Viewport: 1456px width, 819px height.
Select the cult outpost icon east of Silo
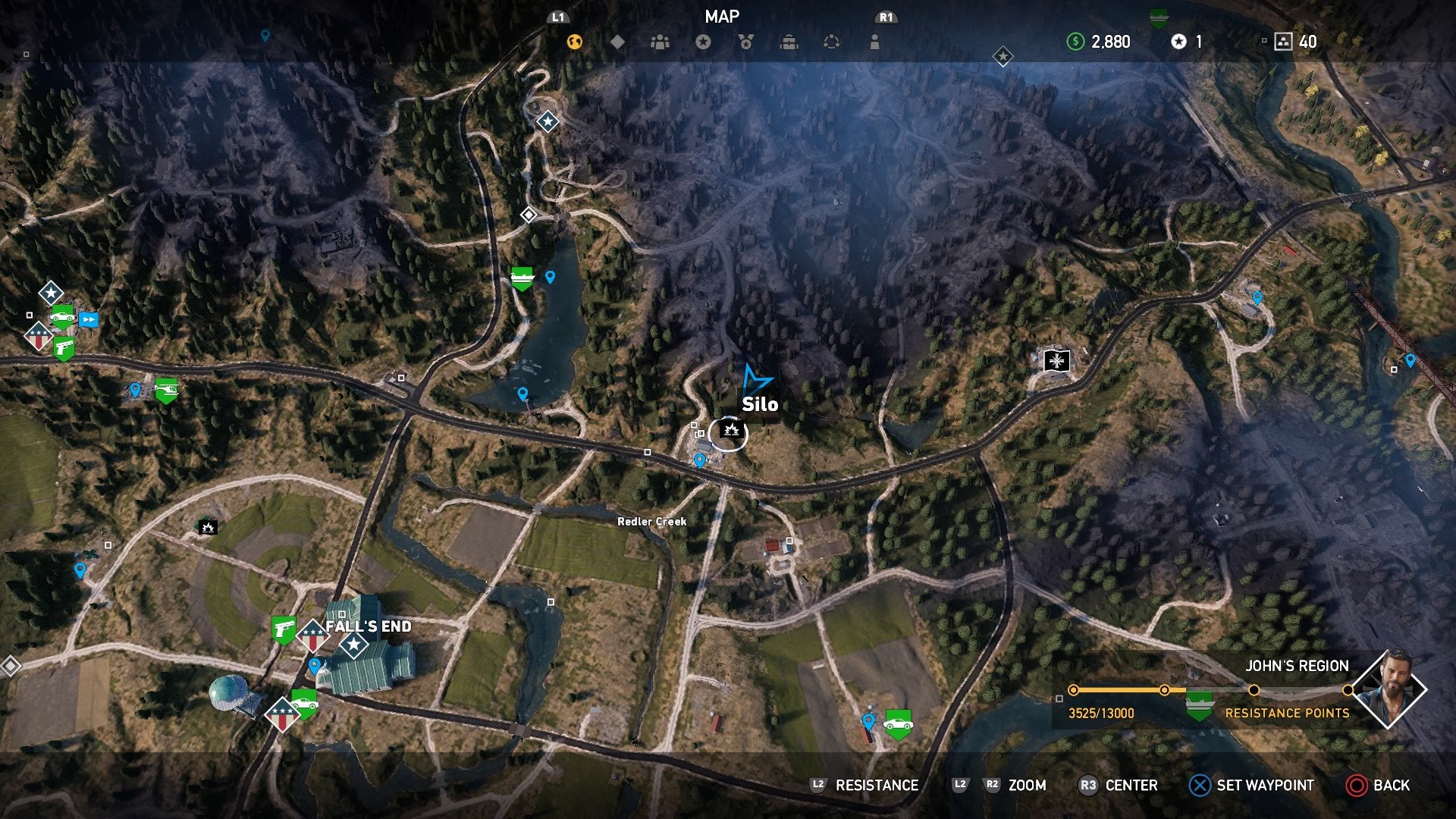(1055, 359)
